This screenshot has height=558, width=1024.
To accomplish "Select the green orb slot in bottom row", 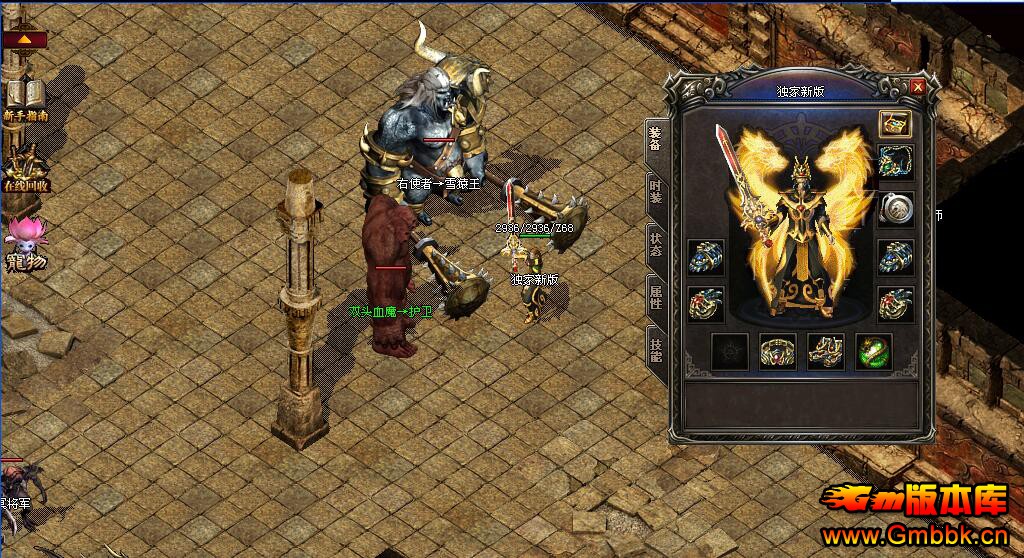I will 874,352.
